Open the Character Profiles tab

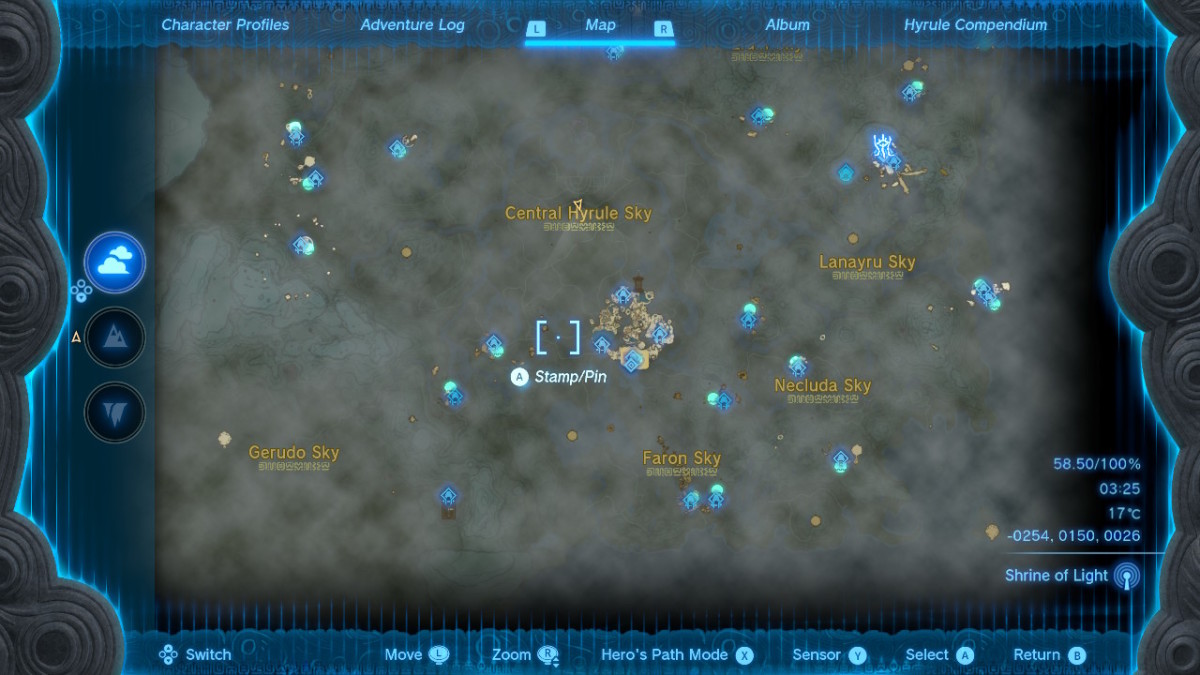[225, 25]
